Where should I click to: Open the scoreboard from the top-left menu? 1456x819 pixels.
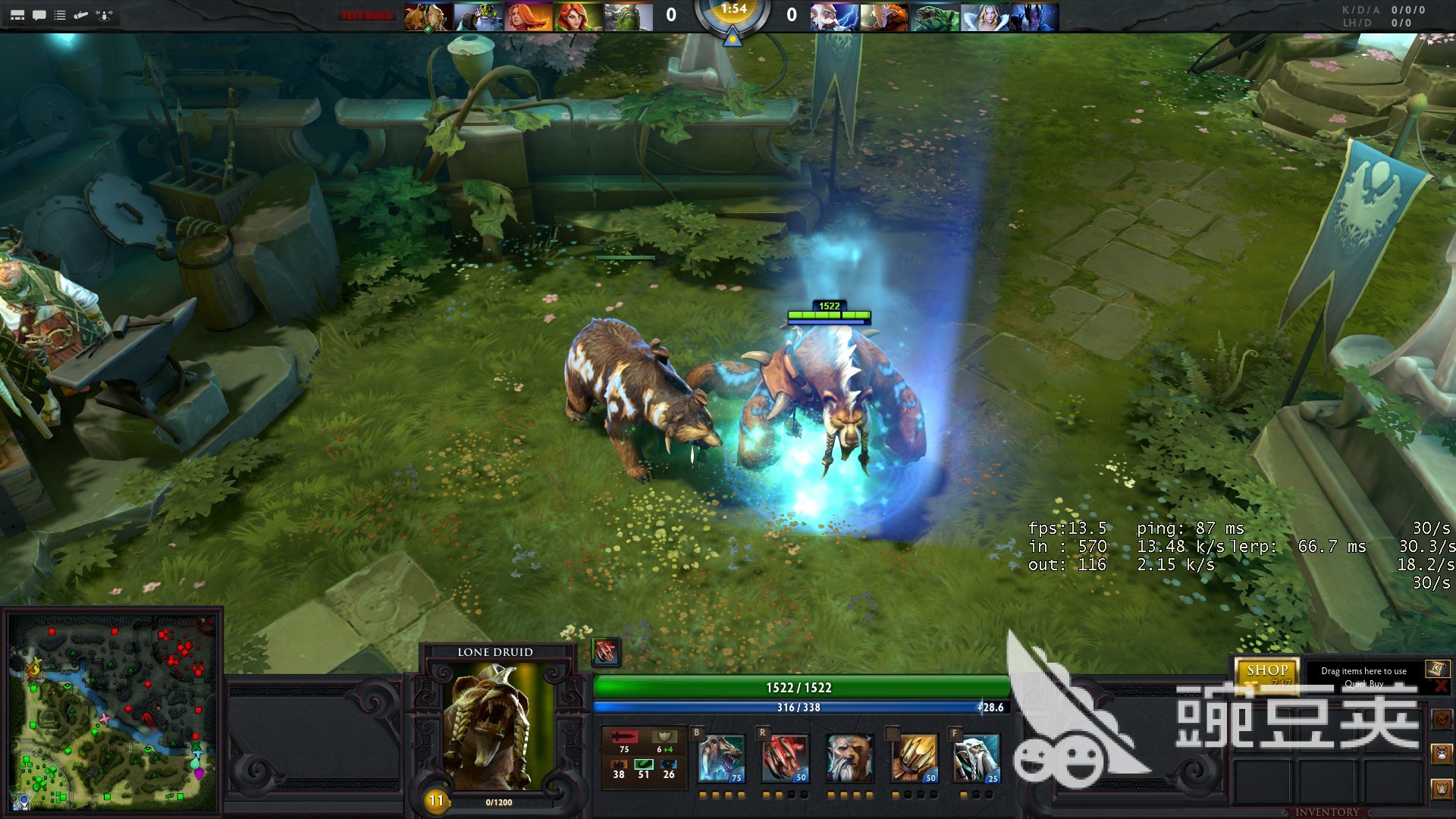point(17,13)
